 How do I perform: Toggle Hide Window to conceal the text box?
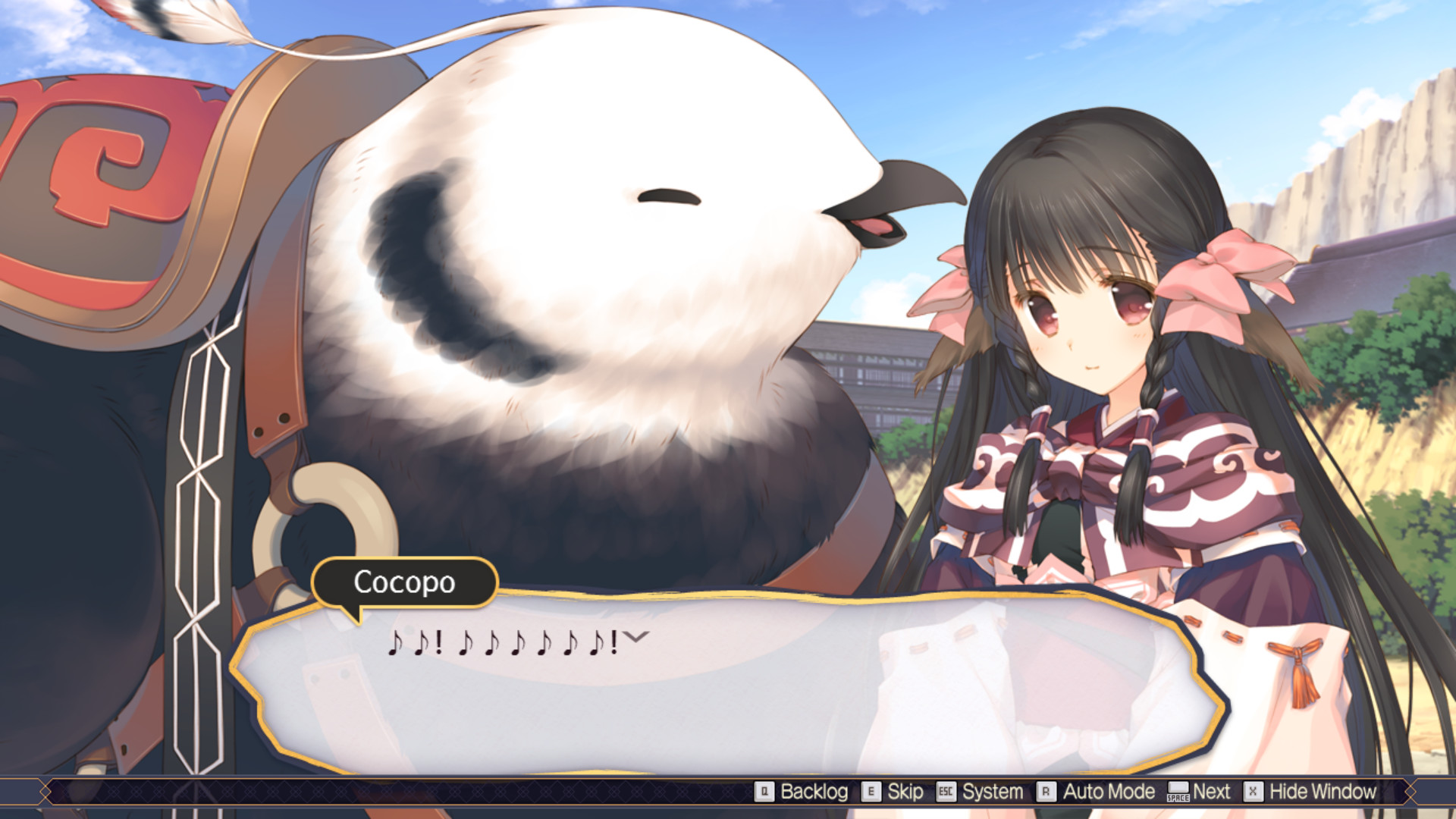(x=1323, y=791)
